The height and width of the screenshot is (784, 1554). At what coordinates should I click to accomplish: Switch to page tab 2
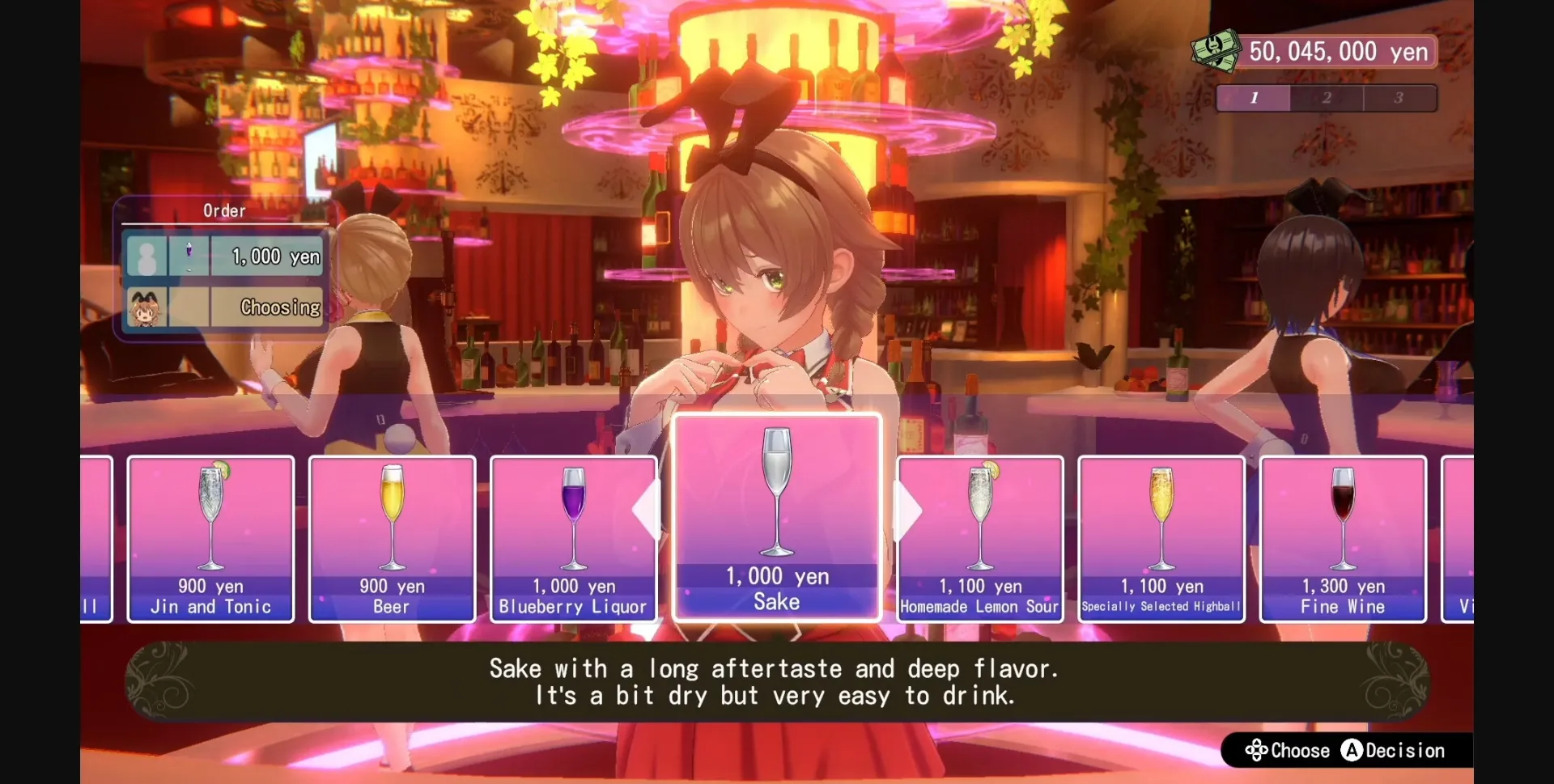[x=1327, y=98]
